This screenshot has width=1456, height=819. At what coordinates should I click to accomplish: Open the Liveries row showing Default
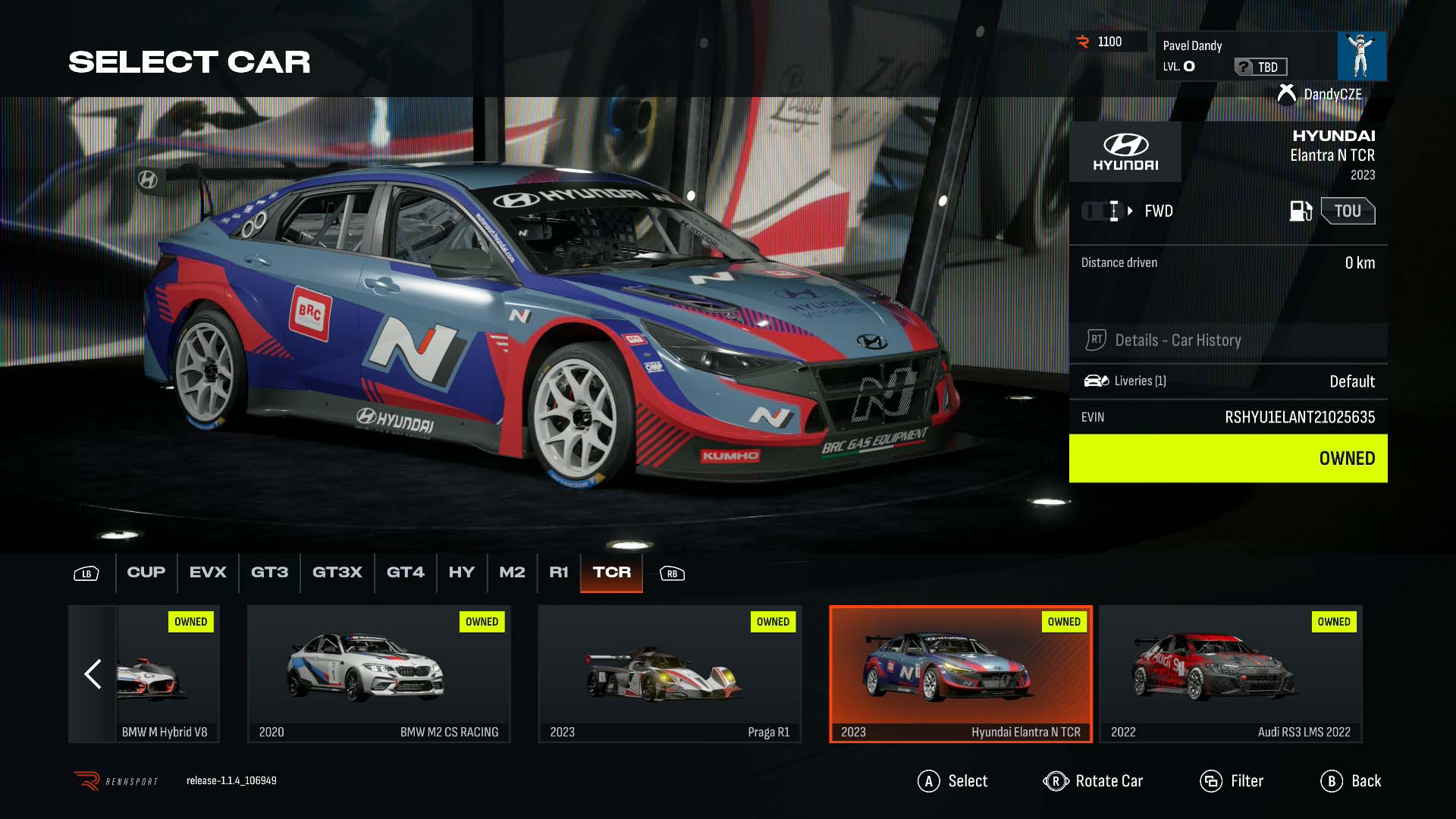tap(1228, 381)
